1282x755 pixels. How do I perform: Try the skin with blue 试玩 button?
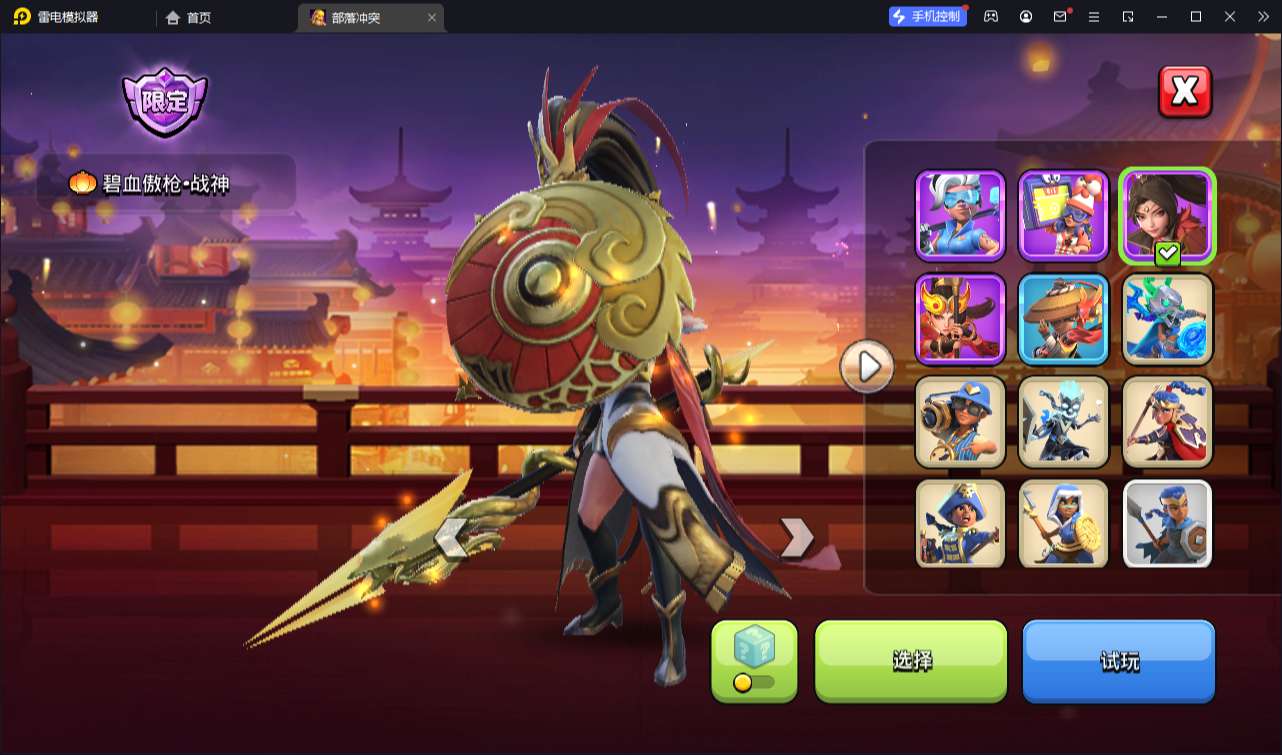click(1118, 660)
